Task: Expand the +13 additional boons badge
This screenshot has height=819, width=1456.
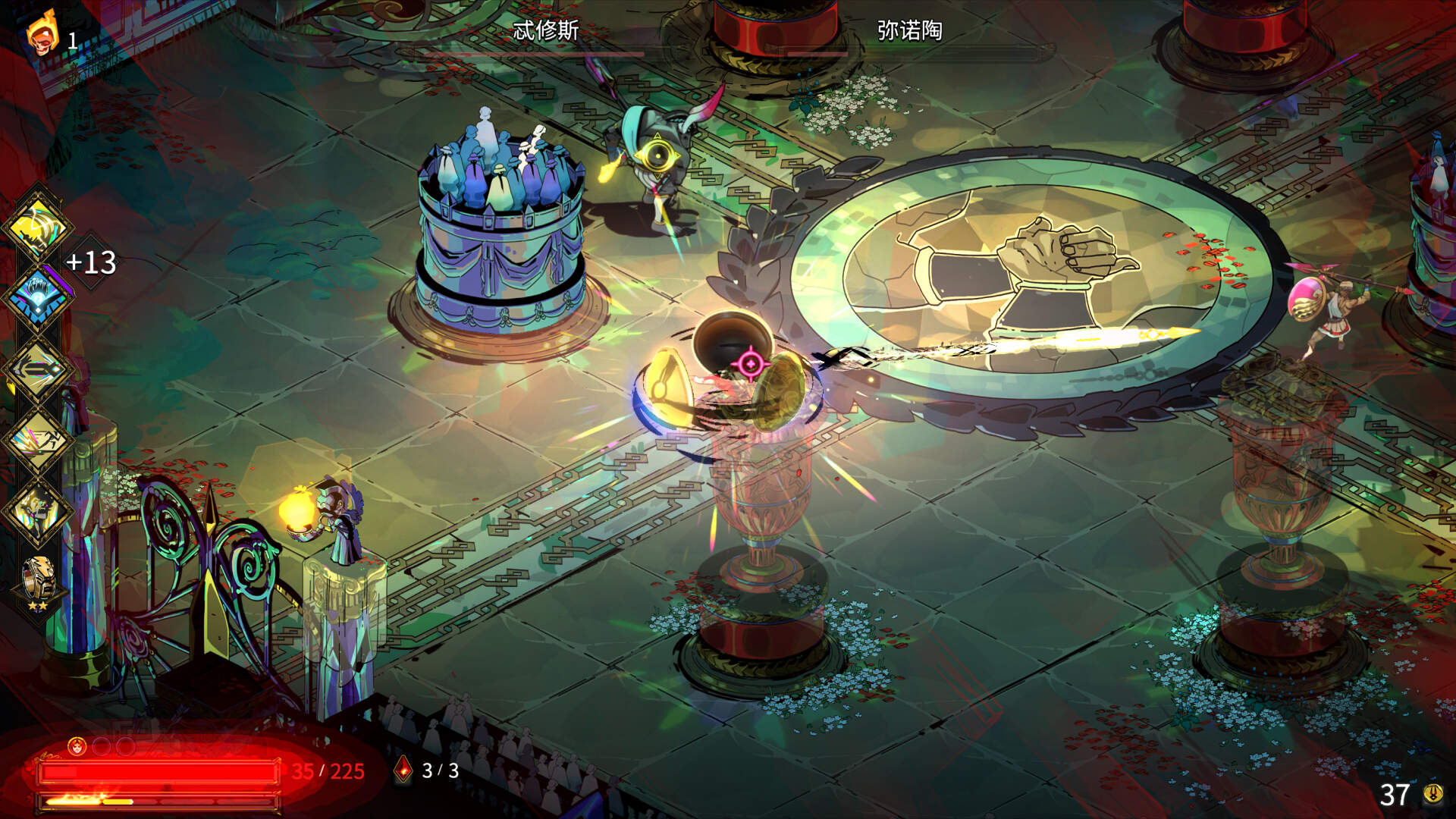Action: (x=91, y=262)
